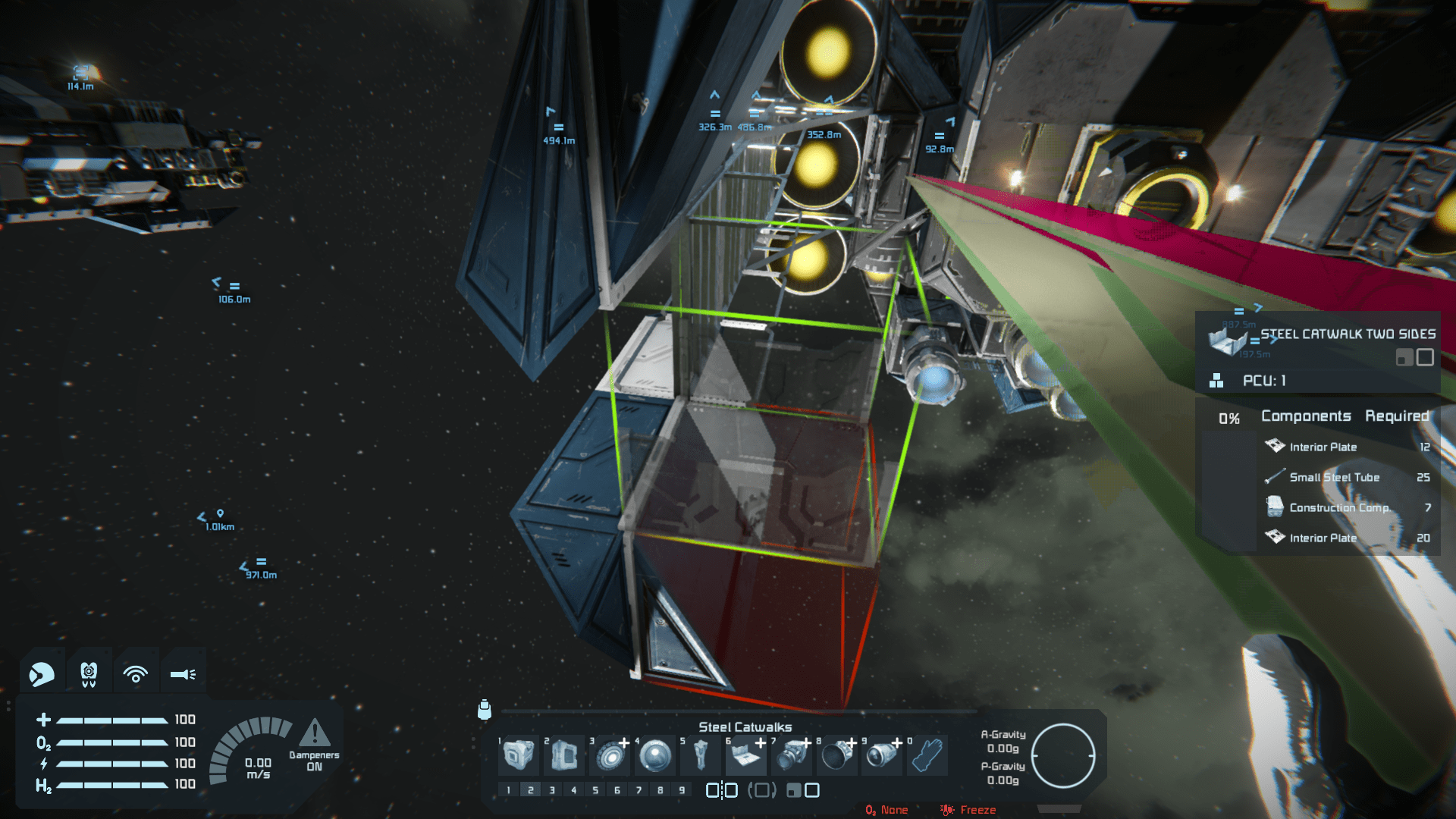Select the empty hand glove slot
The image size is (1456, 819).
(927, 755)
